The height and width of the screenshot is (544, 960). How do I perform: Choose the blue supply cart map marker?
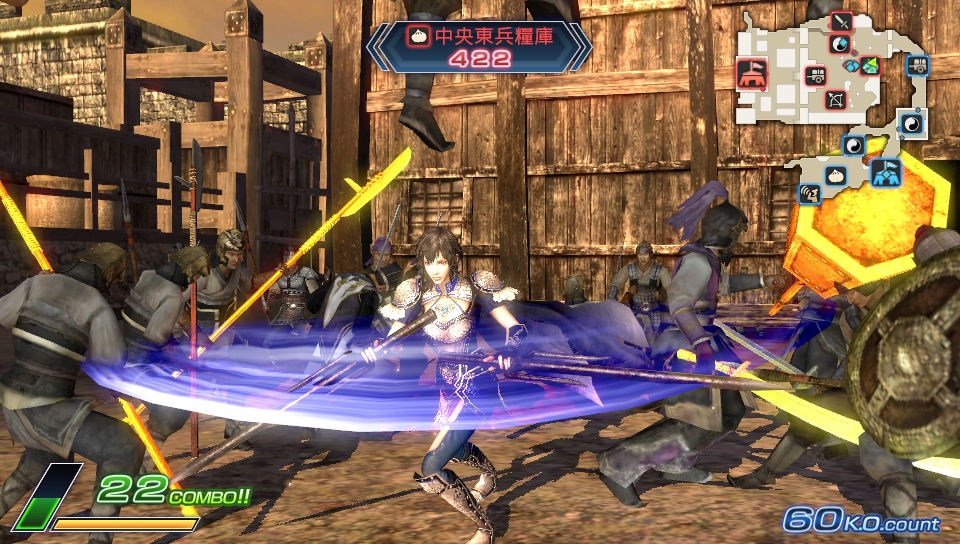point(916,66)
